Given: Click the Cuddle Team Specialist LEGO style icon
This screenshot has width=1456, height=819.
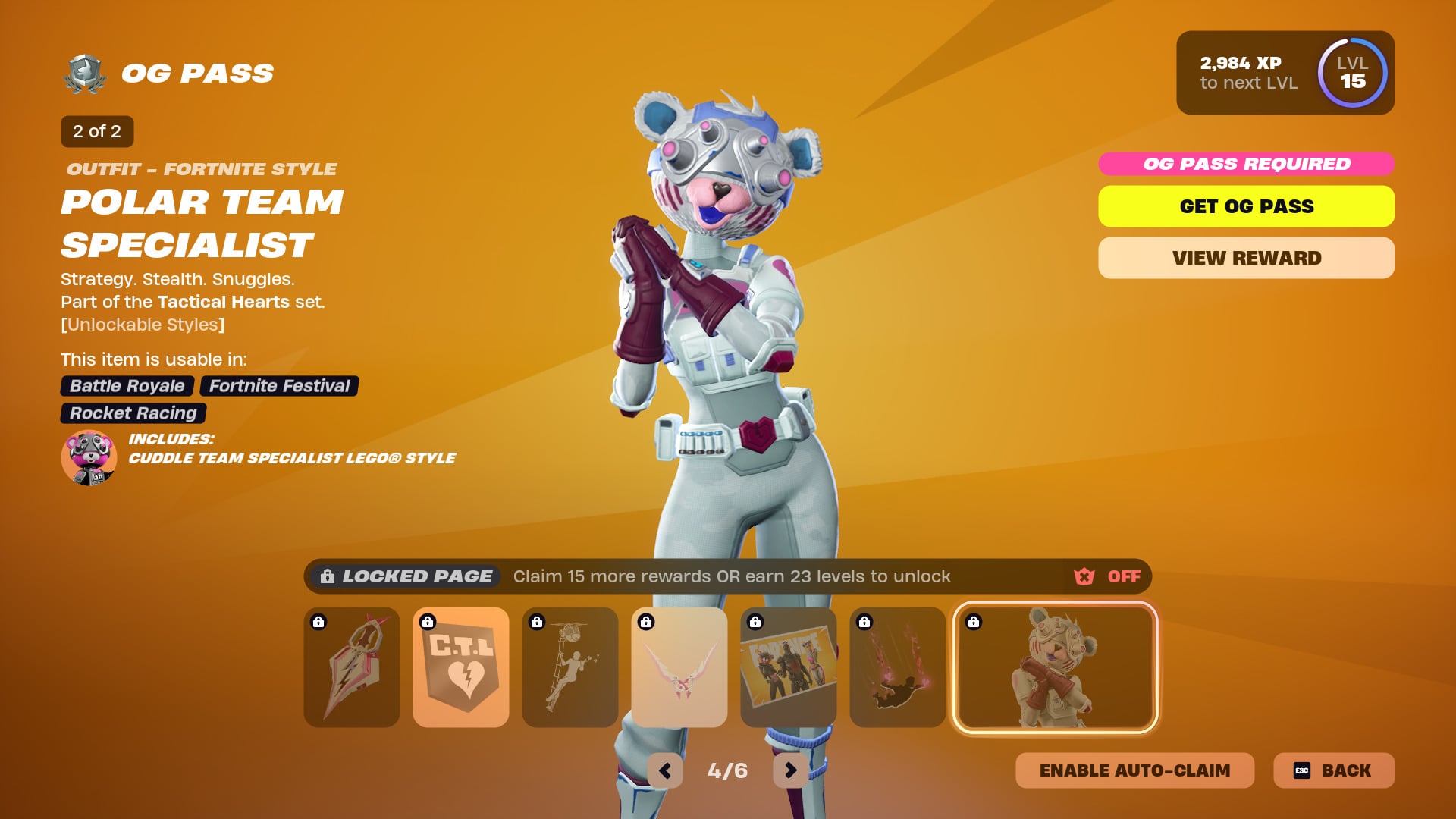Looking at the screenshot, I should click(89, 457).
